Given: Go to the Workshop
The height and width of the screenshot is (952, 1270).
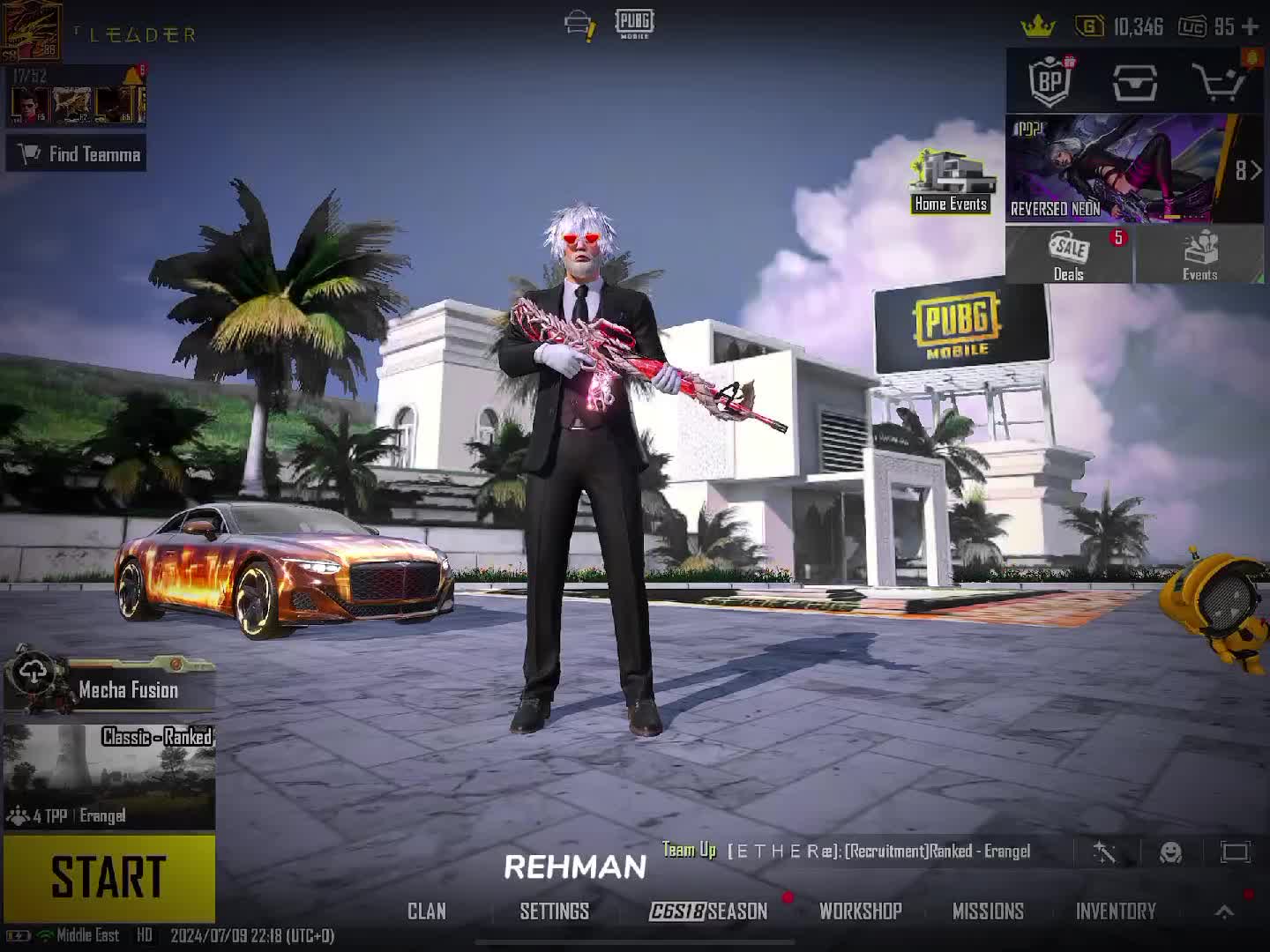Looking at the screenshot, I should pyautogui.click(x=860, y=911).
